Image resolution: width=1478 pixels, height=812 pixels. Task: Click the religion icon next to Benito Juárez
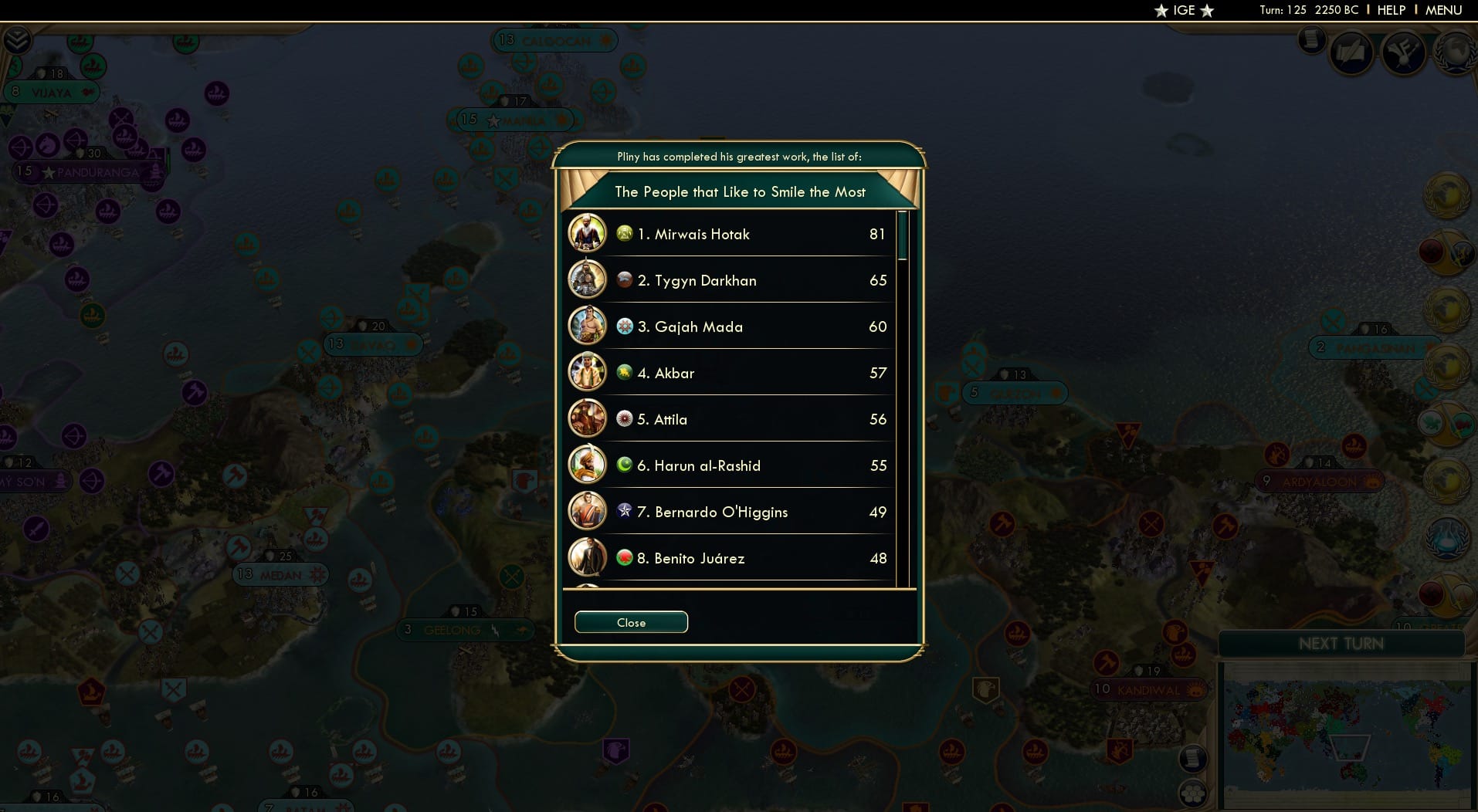pos(623,558)
